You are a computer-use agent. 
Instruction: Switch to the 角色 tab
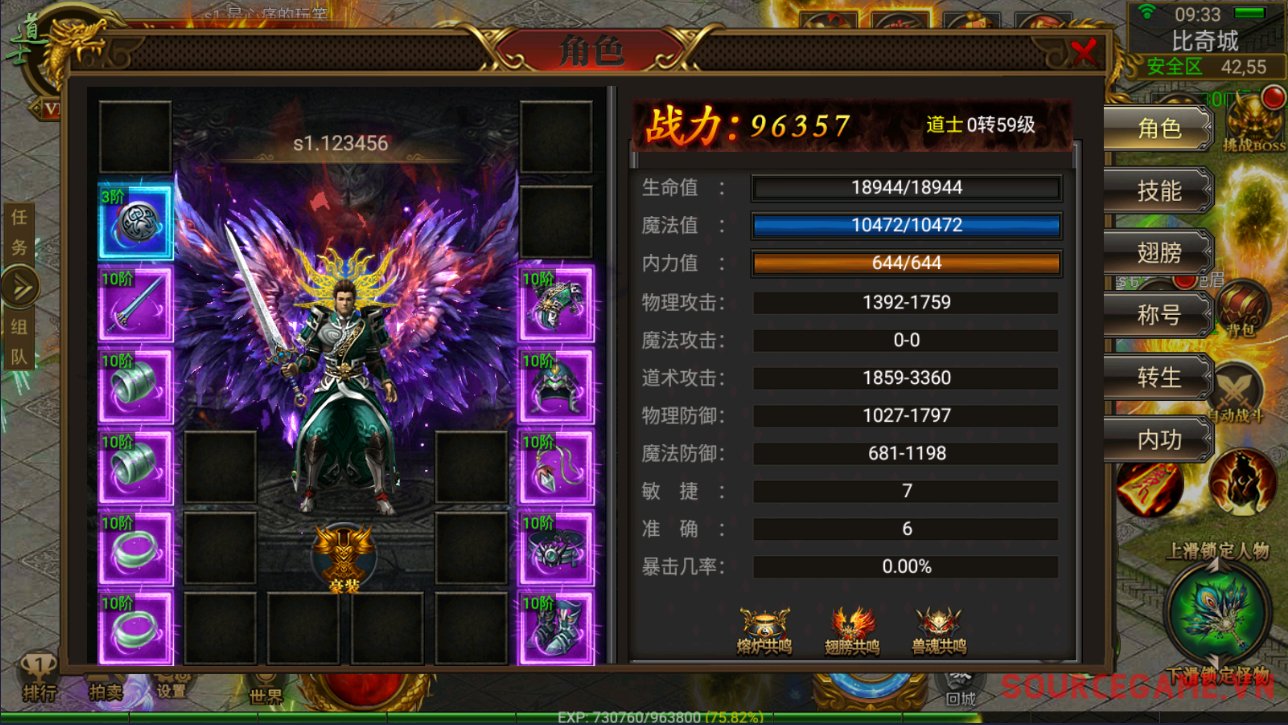[1158, 128]
